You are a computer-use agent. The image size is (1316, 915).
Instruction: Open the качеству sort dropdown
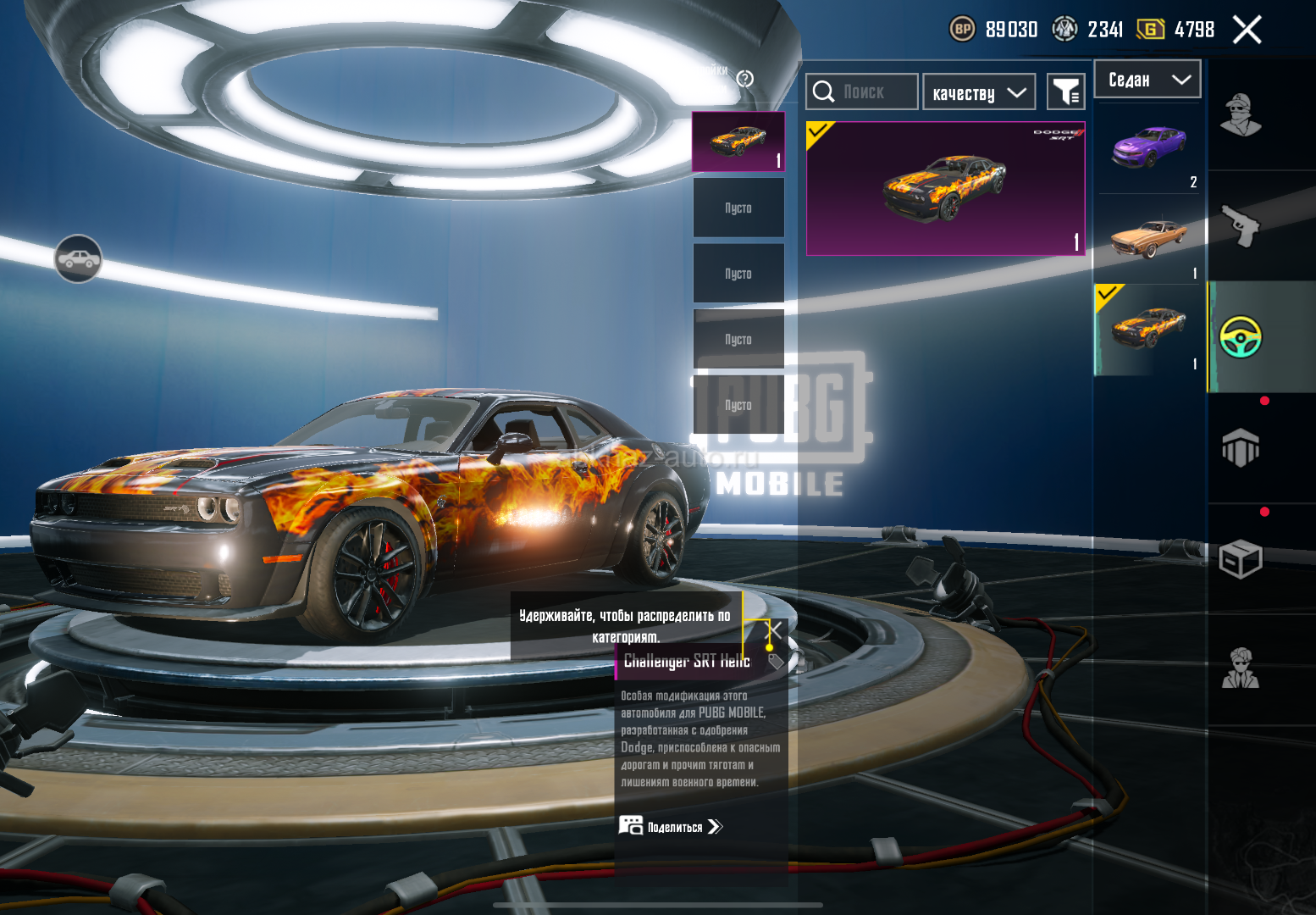pyautogui.click(x=979, y=92)
